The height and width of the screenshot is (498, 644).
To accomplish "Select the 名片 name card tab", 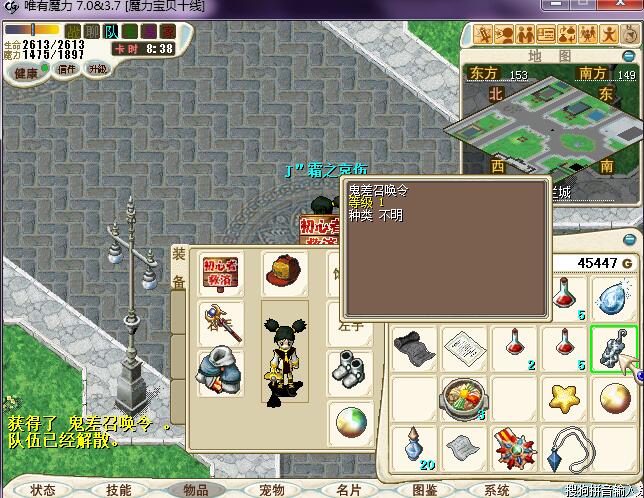I will (348, 490).
